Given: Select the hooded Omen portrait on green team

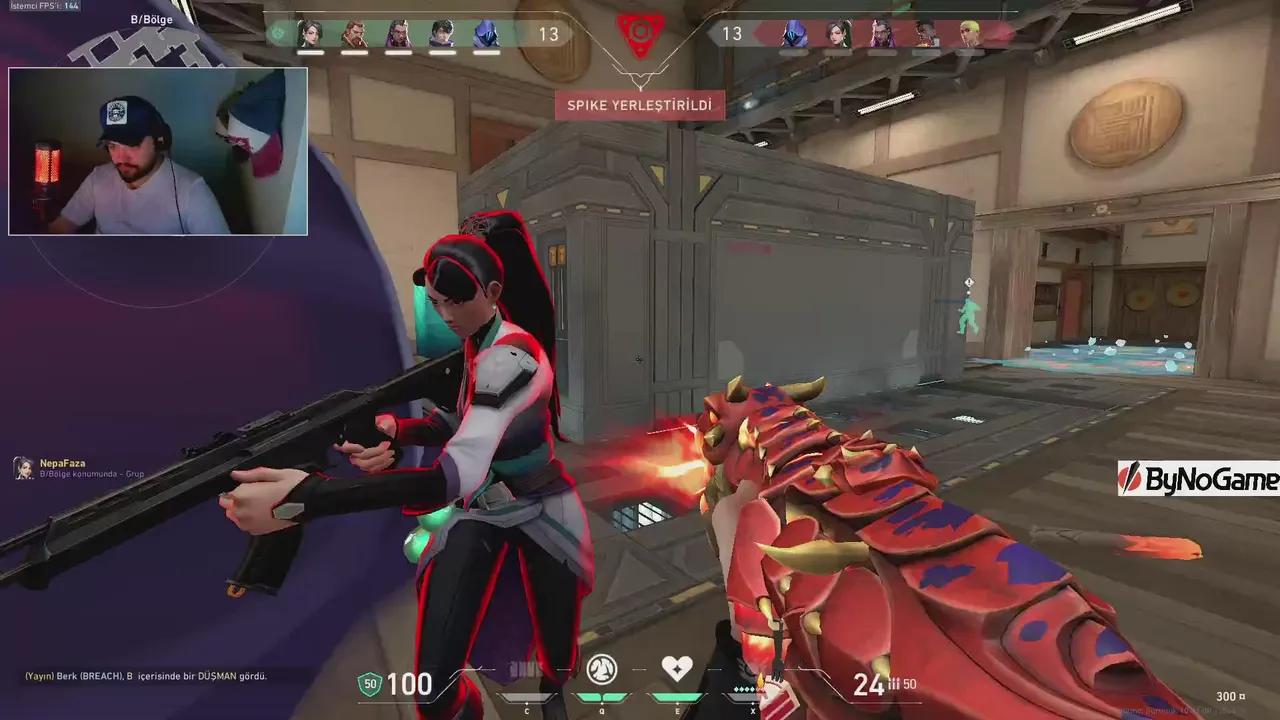Looking at the screenshot, I should click(x=486, y=34).
